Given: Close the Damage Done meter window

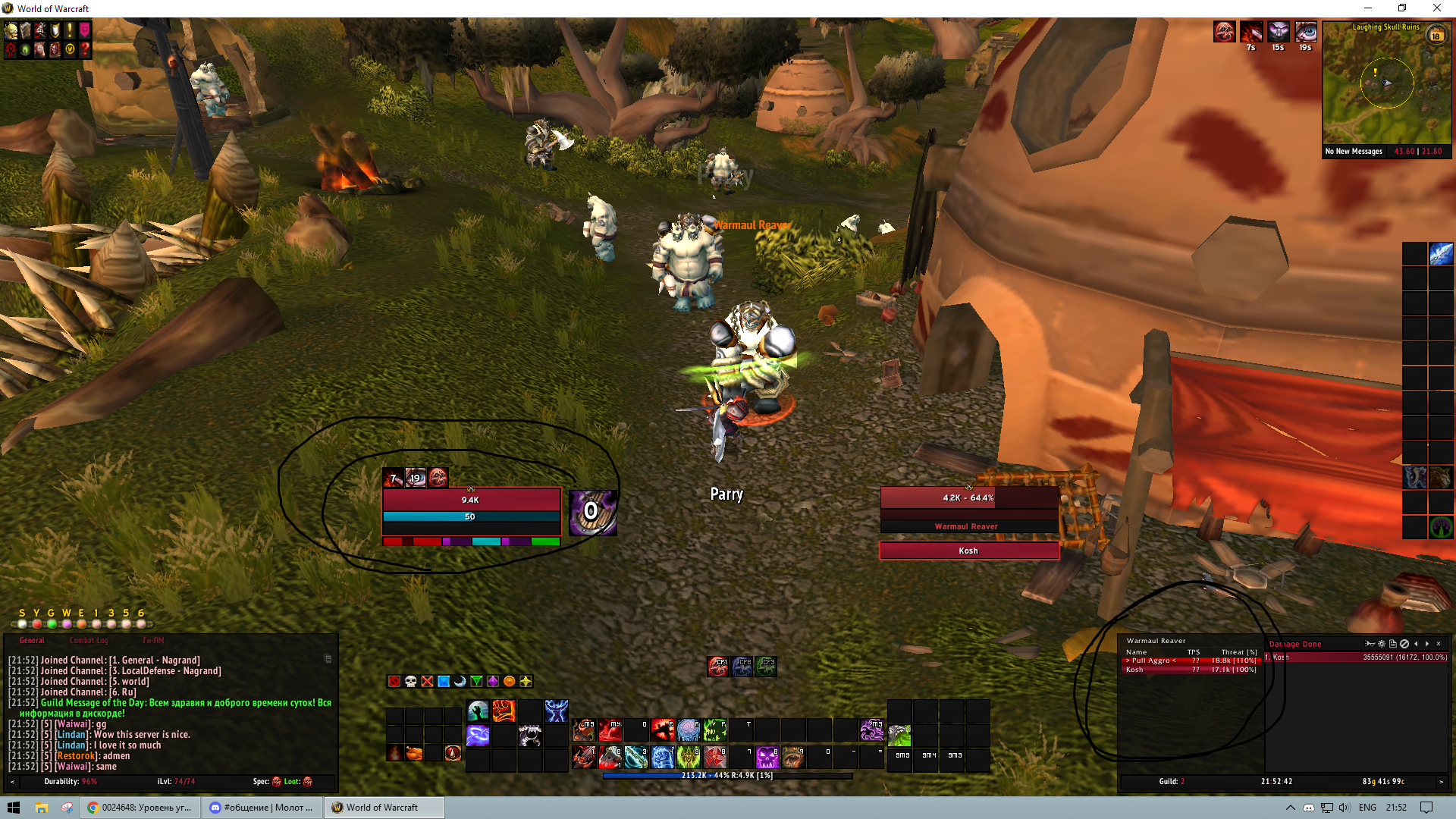Looking at the screenshot, I should click(1439, 644).
